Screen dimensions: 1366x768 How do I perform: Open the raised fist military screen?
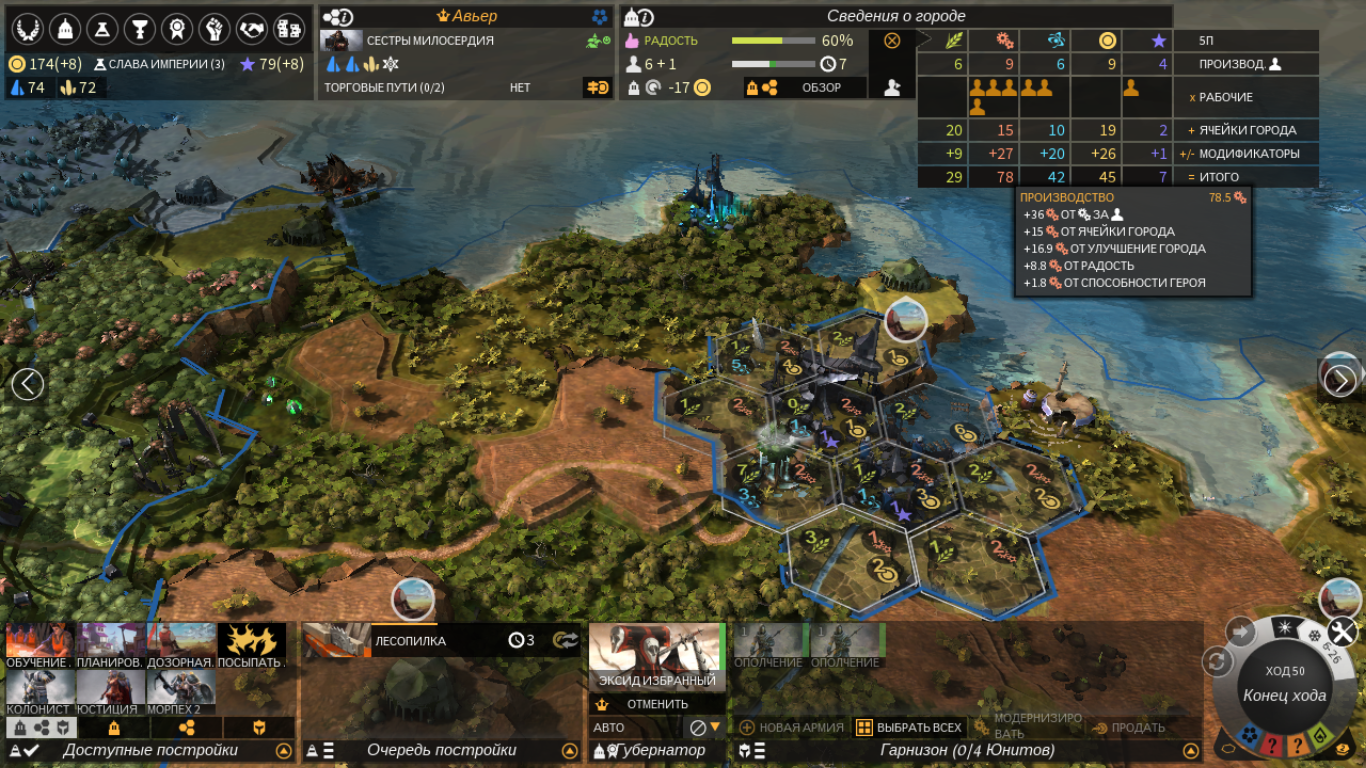(x=213, y=29)
